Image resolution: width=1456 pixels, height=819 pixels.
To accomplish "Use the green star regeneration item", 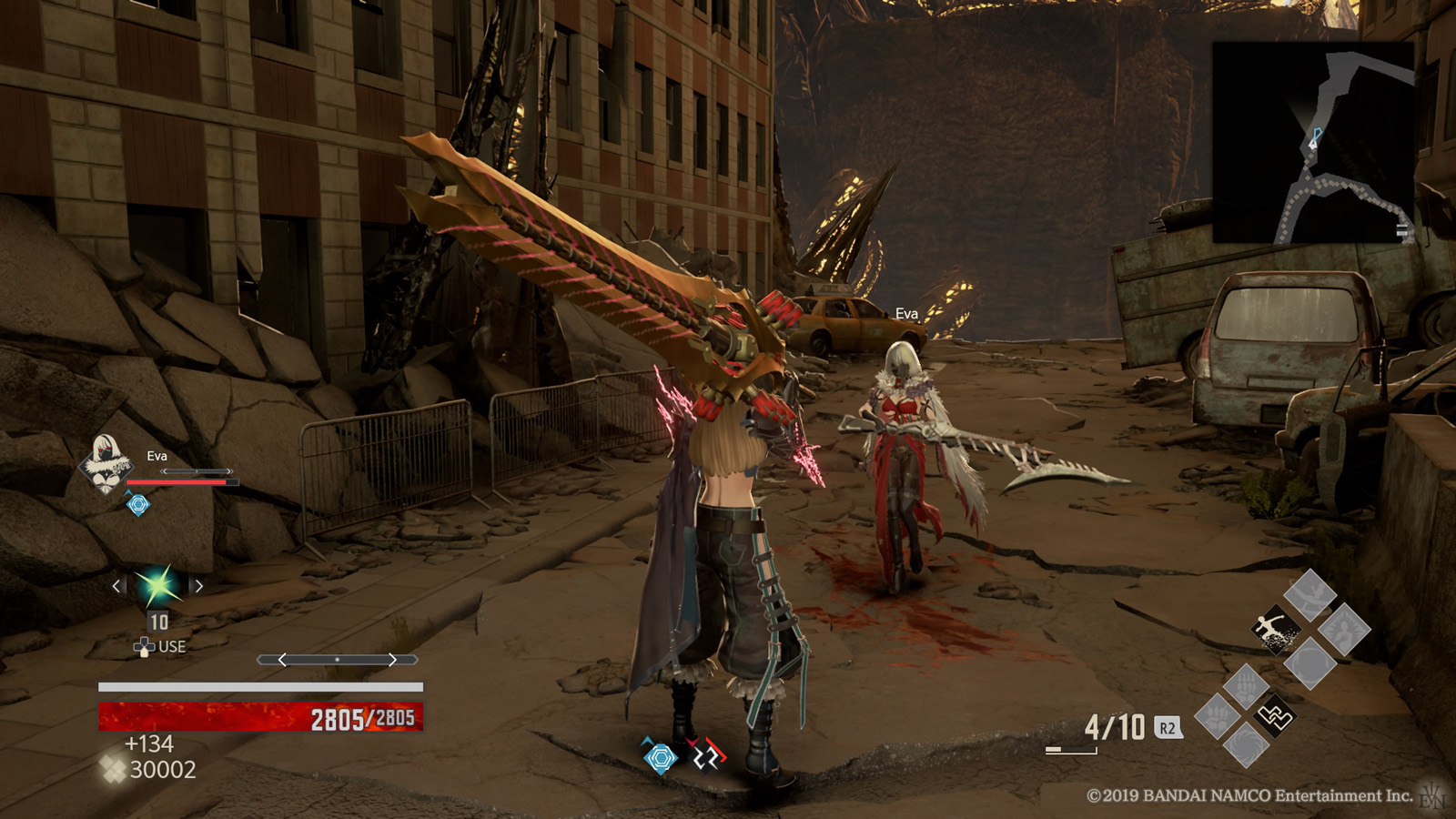I will point(157,586).
